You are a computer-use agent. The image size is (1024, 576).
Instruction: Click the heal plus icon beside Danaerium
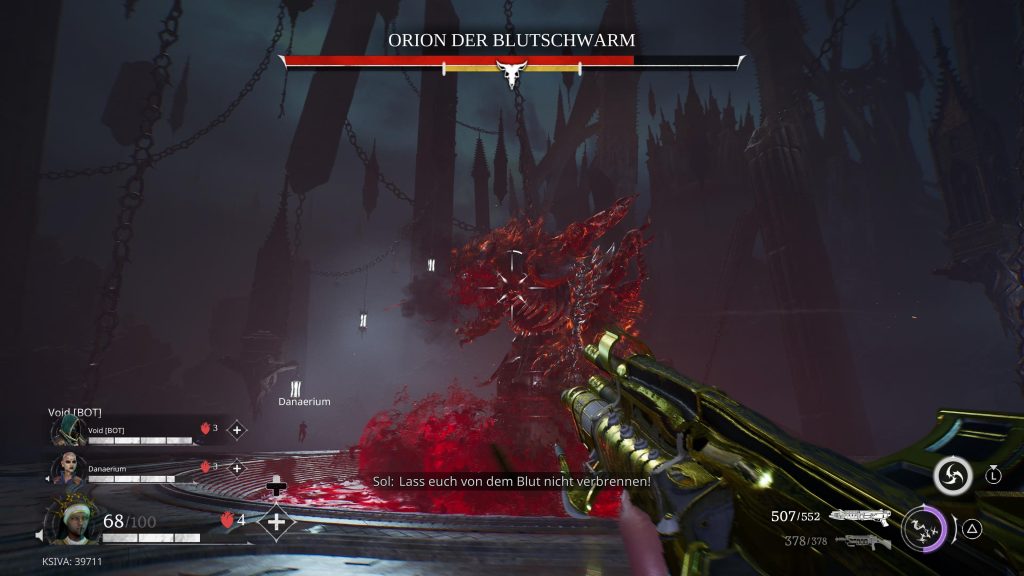point(237,467)
